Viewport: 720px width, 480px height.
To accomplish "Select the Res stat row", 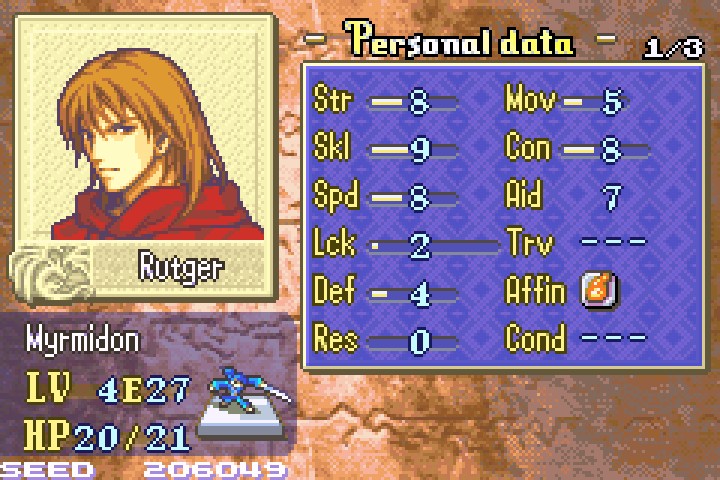I will point(386,339).
